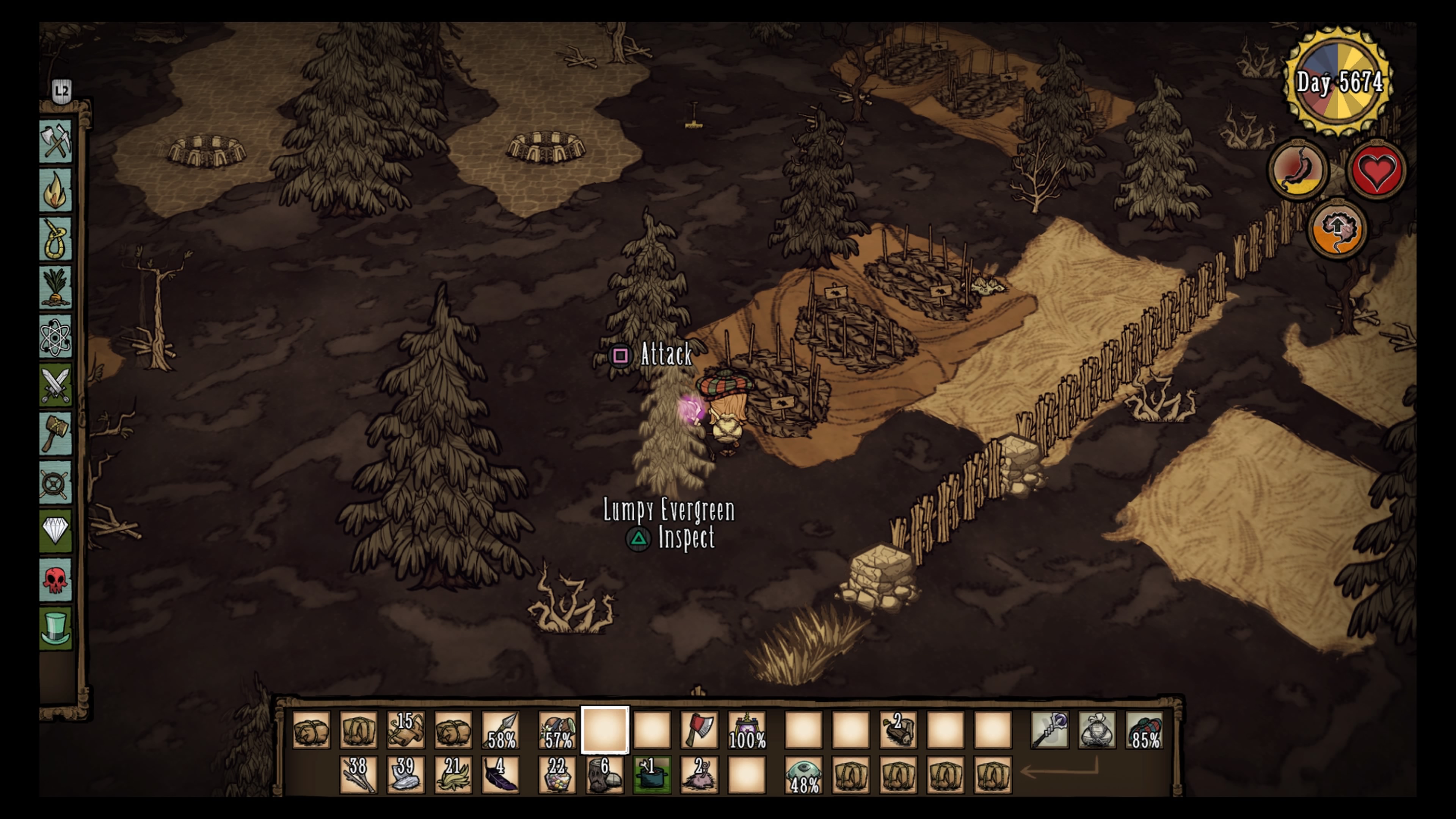Select the jar of 22 jellybeans
Screen dimensions: 1456x819
point(557,774)
